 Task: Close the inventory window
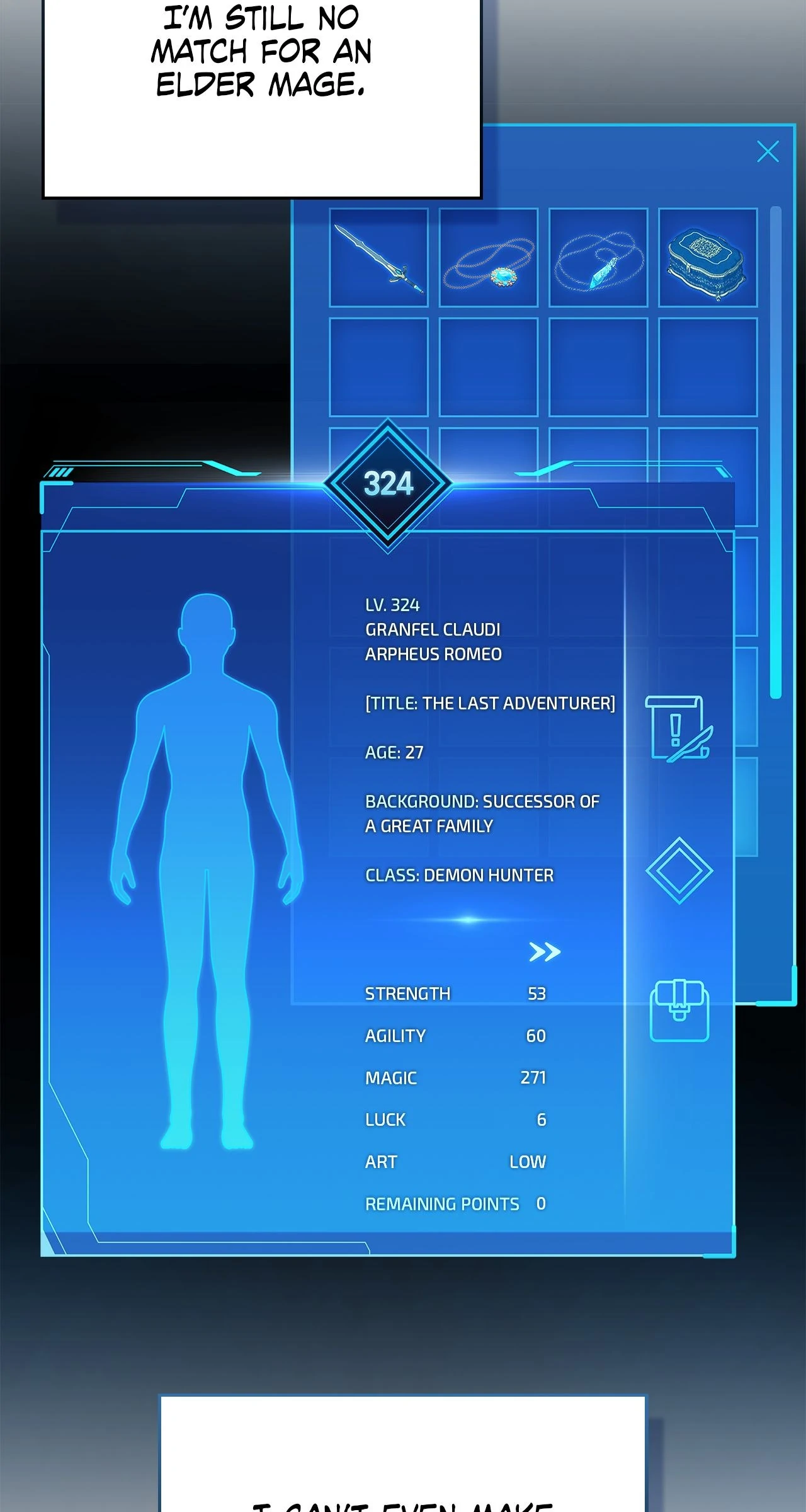pyautogui.click(x=768, y=152)
